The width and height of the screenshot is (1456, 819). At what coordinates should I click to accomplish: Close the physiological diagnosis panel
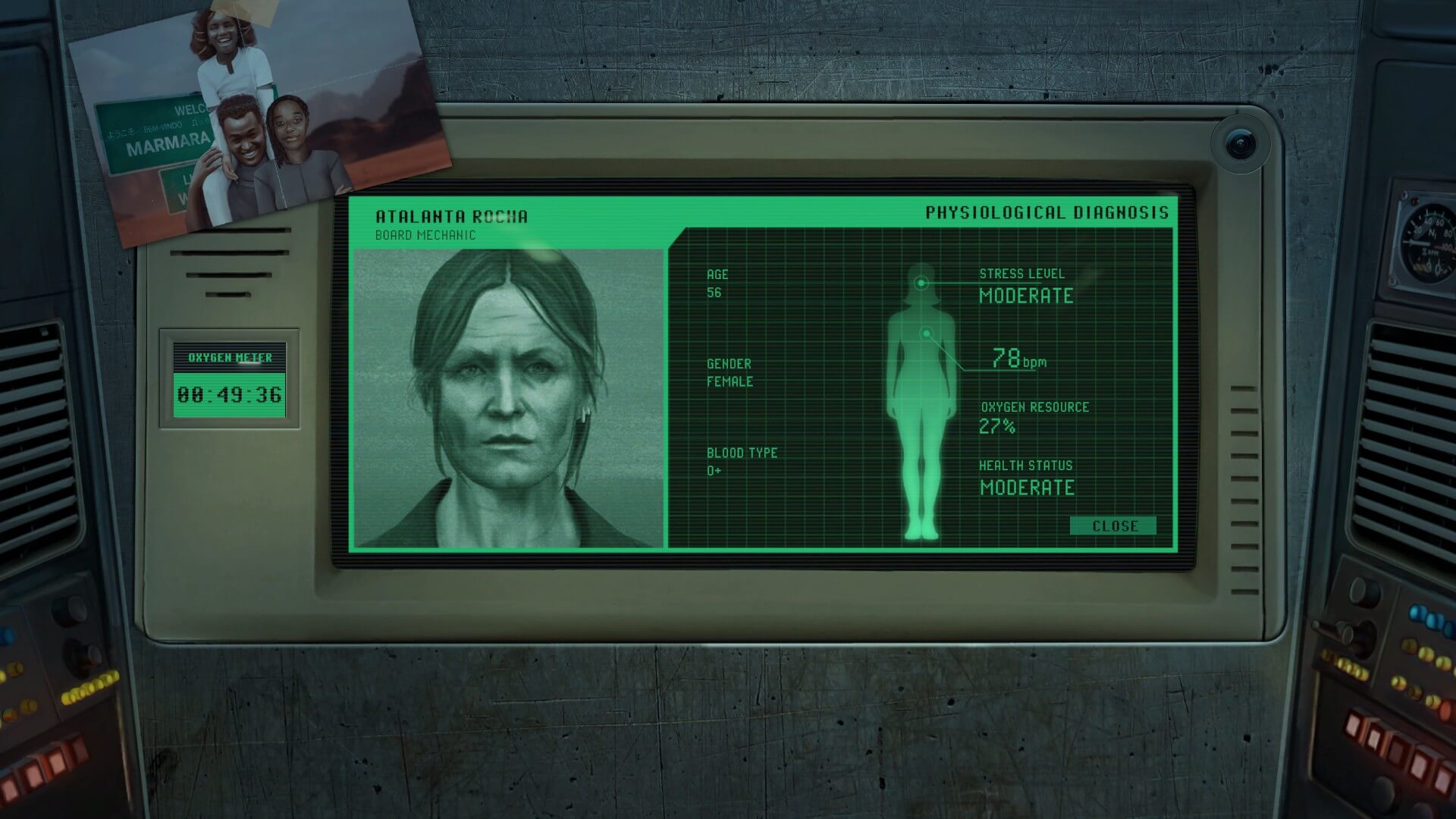[x=1113, y=526]
